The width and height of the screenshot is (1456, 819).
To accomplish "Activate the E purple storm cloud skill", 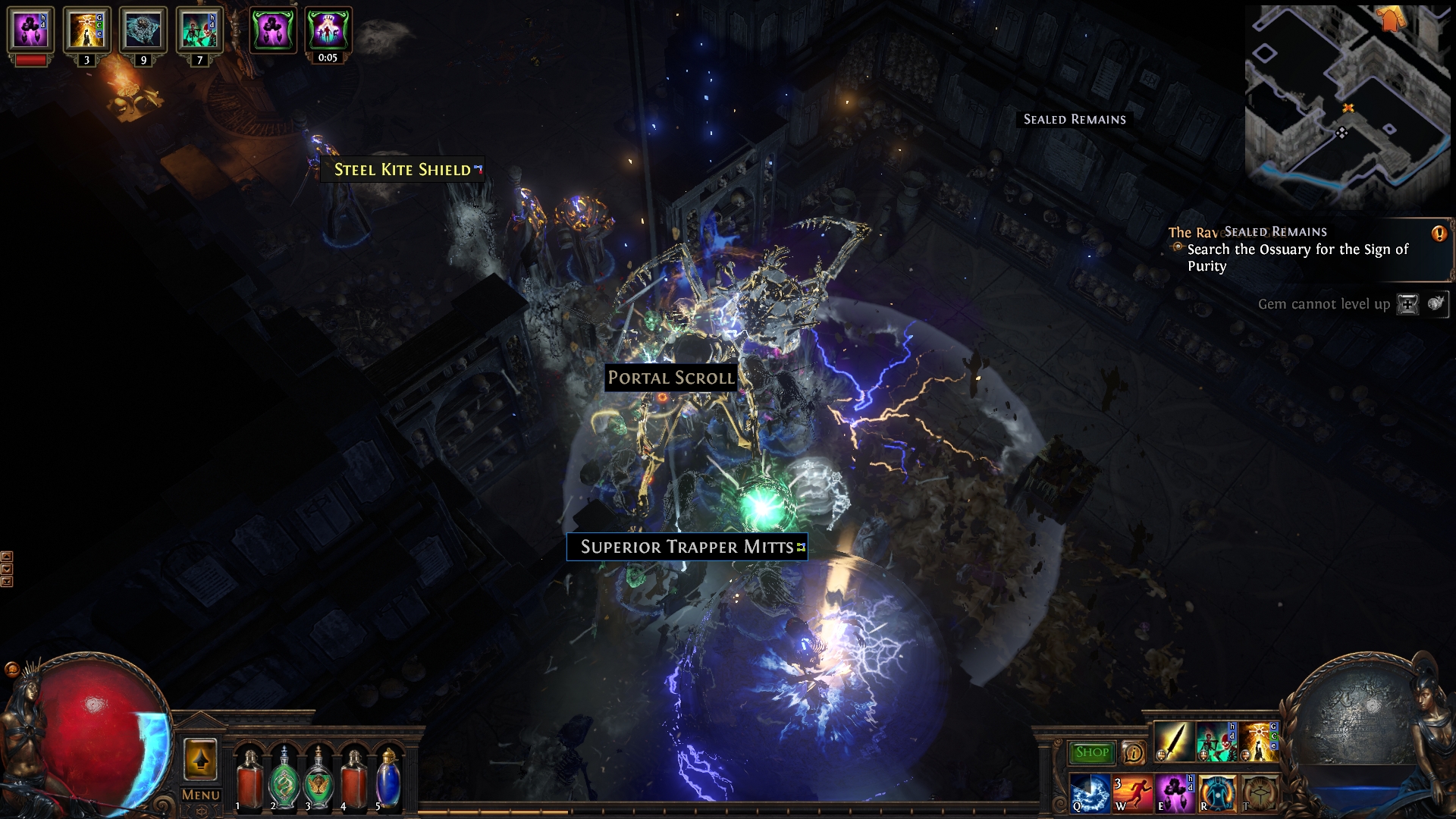I will [1175, 792].
